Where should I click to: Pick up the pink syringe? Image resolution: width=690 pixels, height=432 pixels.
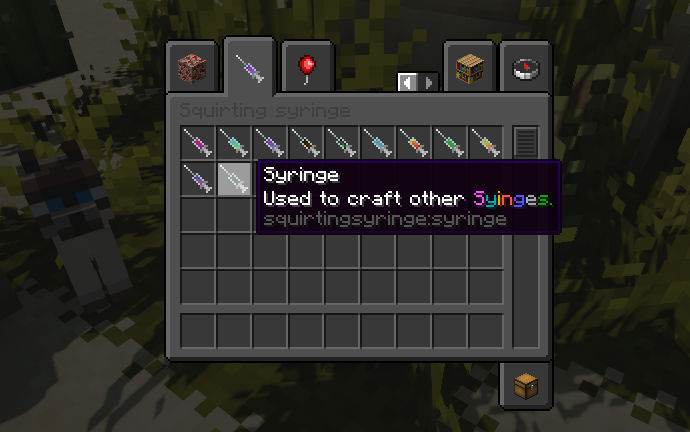point(198,143)
